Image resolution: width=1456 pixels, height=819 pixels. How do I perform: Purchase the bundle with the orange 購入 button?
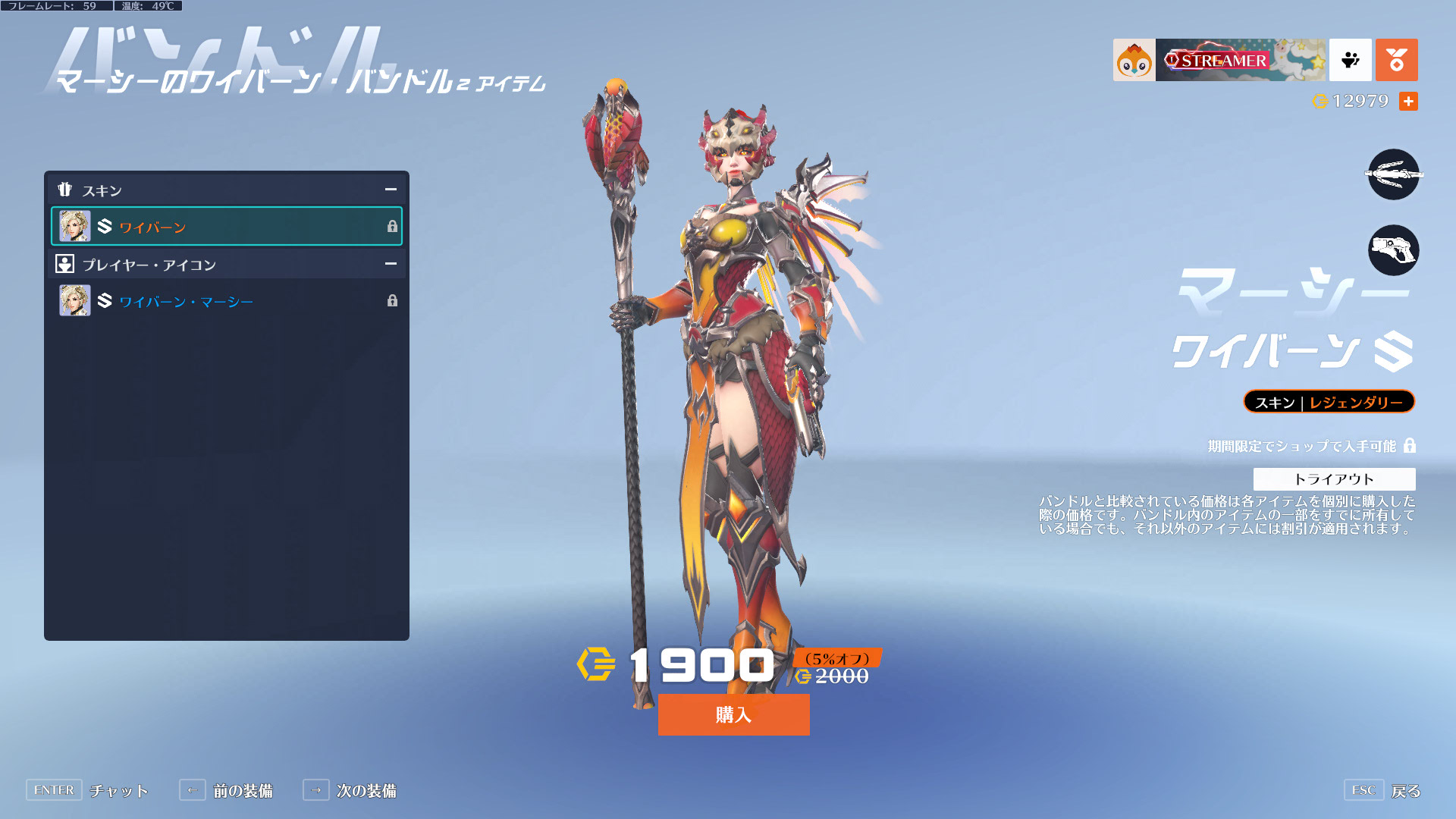click(x=733, y=714)
